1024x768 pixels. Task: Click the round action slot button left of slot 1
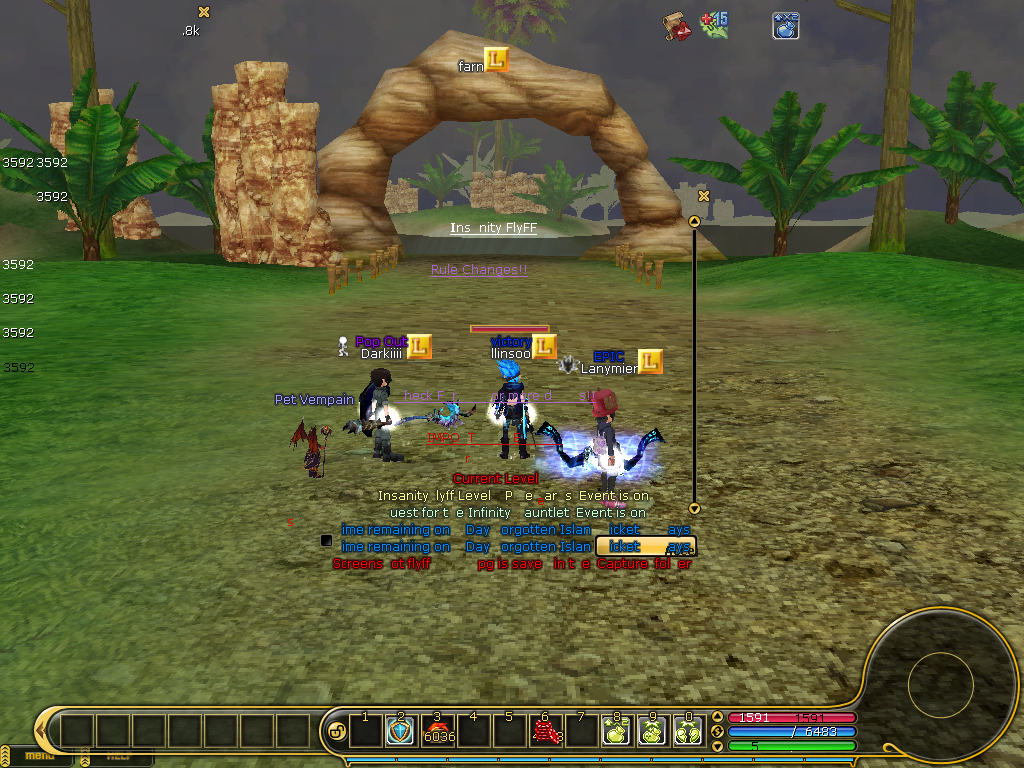pos(337,732)
